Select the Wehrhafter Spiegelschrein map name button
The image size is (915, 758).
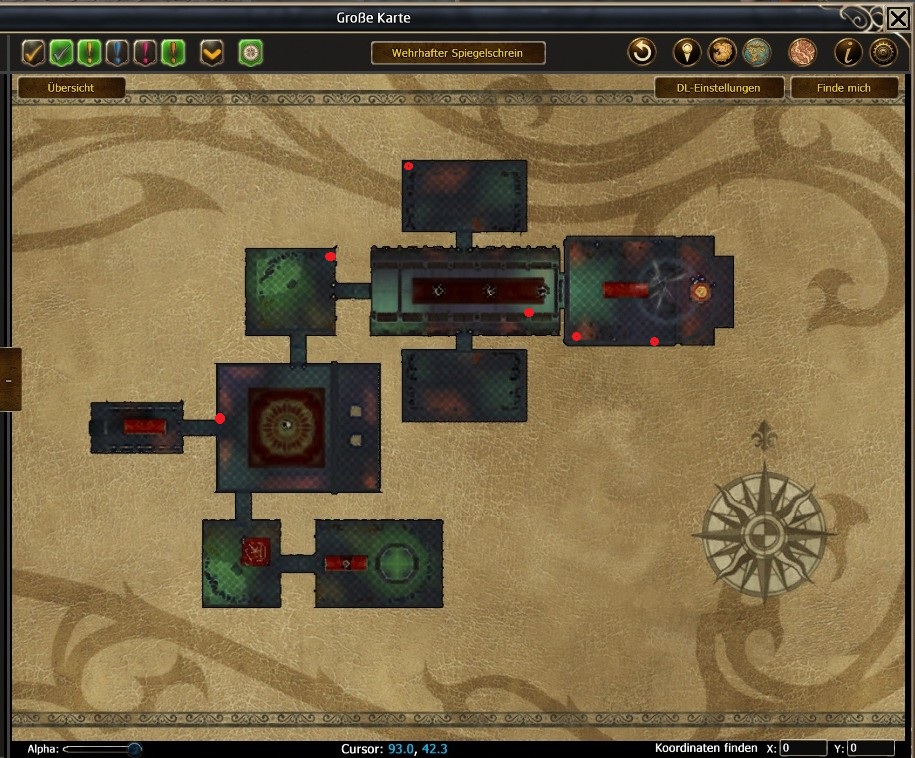click(x=458, y=53)
